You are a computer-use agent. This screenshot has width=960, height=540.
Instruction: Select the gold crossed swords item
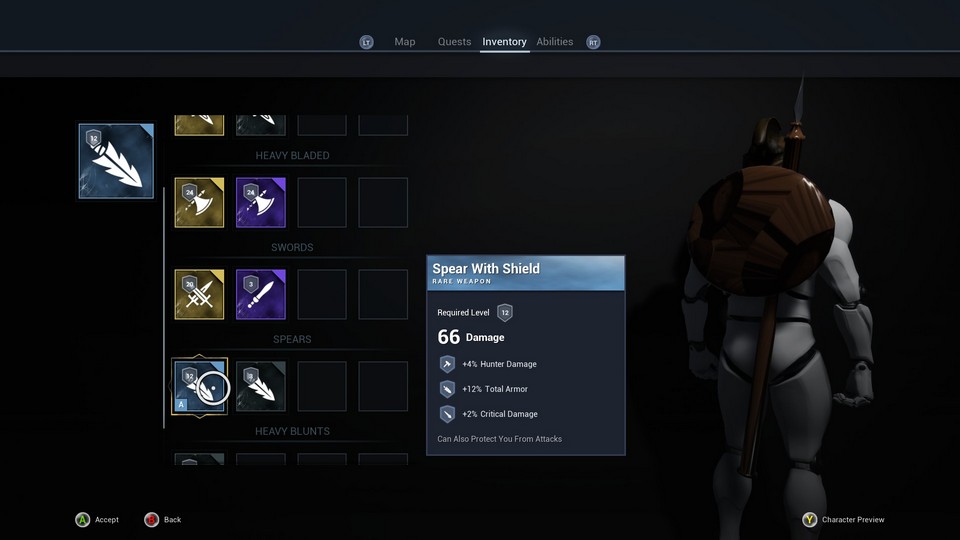point(200,295)
